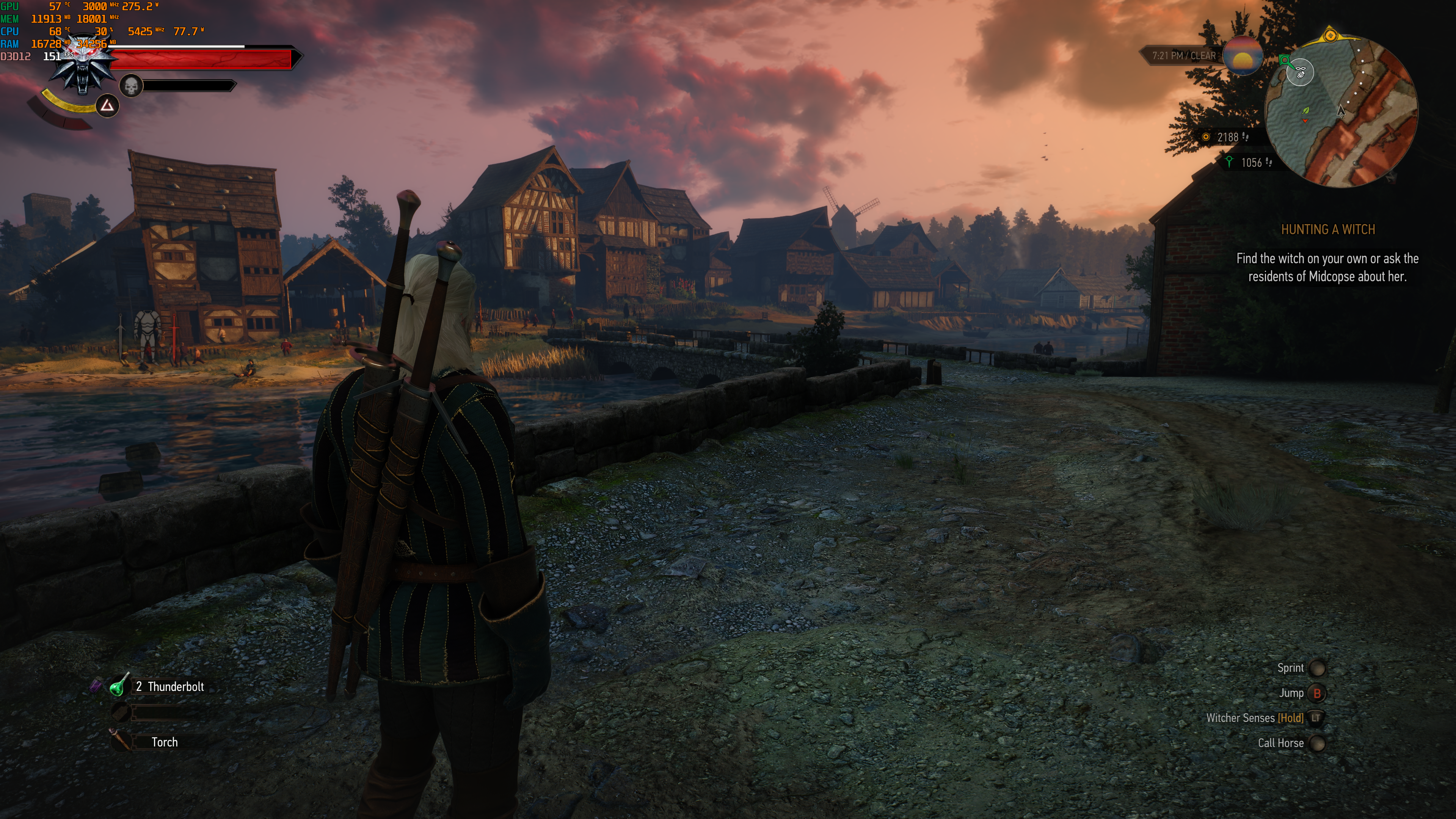Equip the Torch quick slot
The image size is (1456, 819).
[120, 741]
